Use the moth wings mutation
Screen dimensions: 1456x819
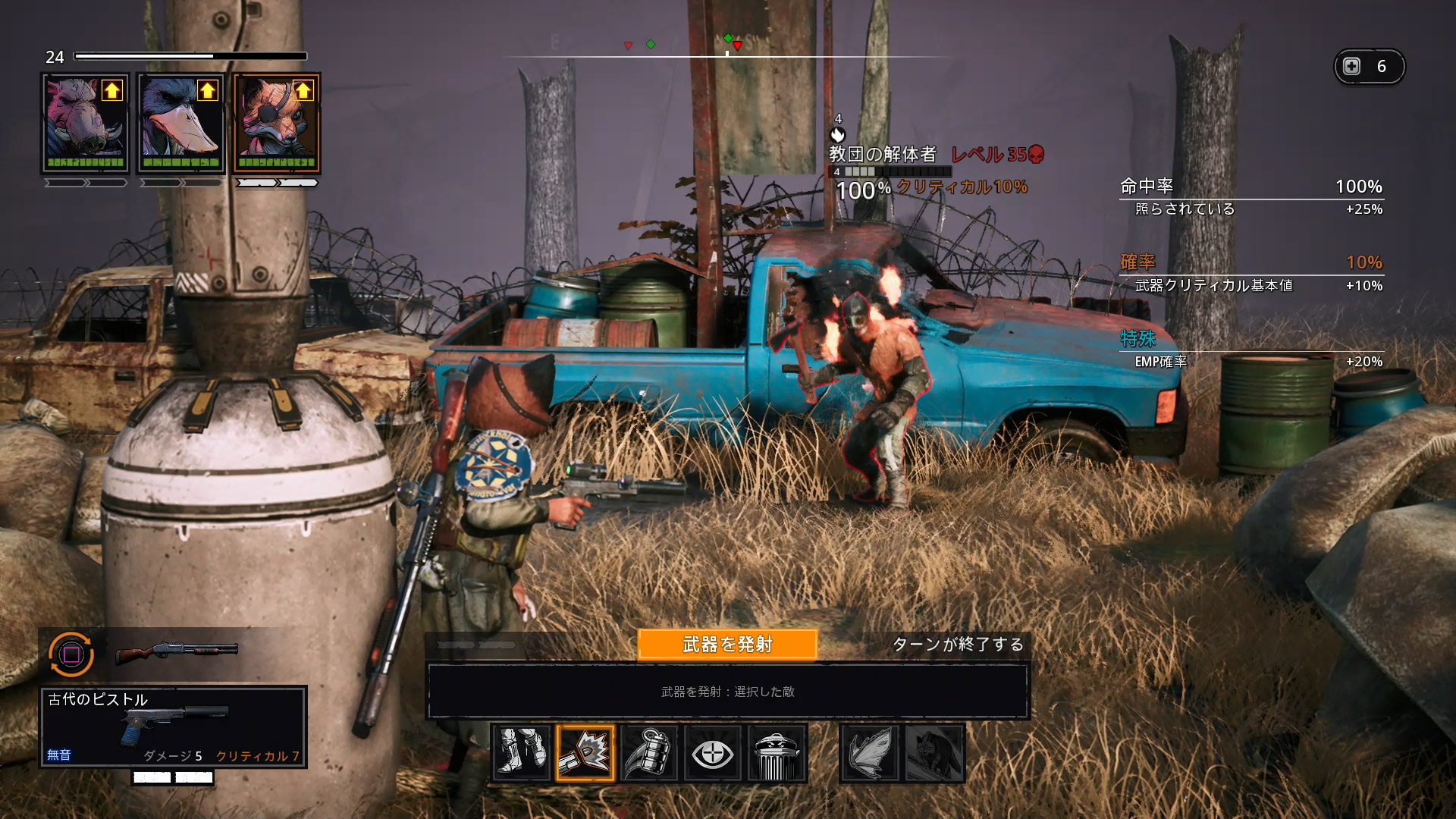pyautogui.click(x=870, y=753)
